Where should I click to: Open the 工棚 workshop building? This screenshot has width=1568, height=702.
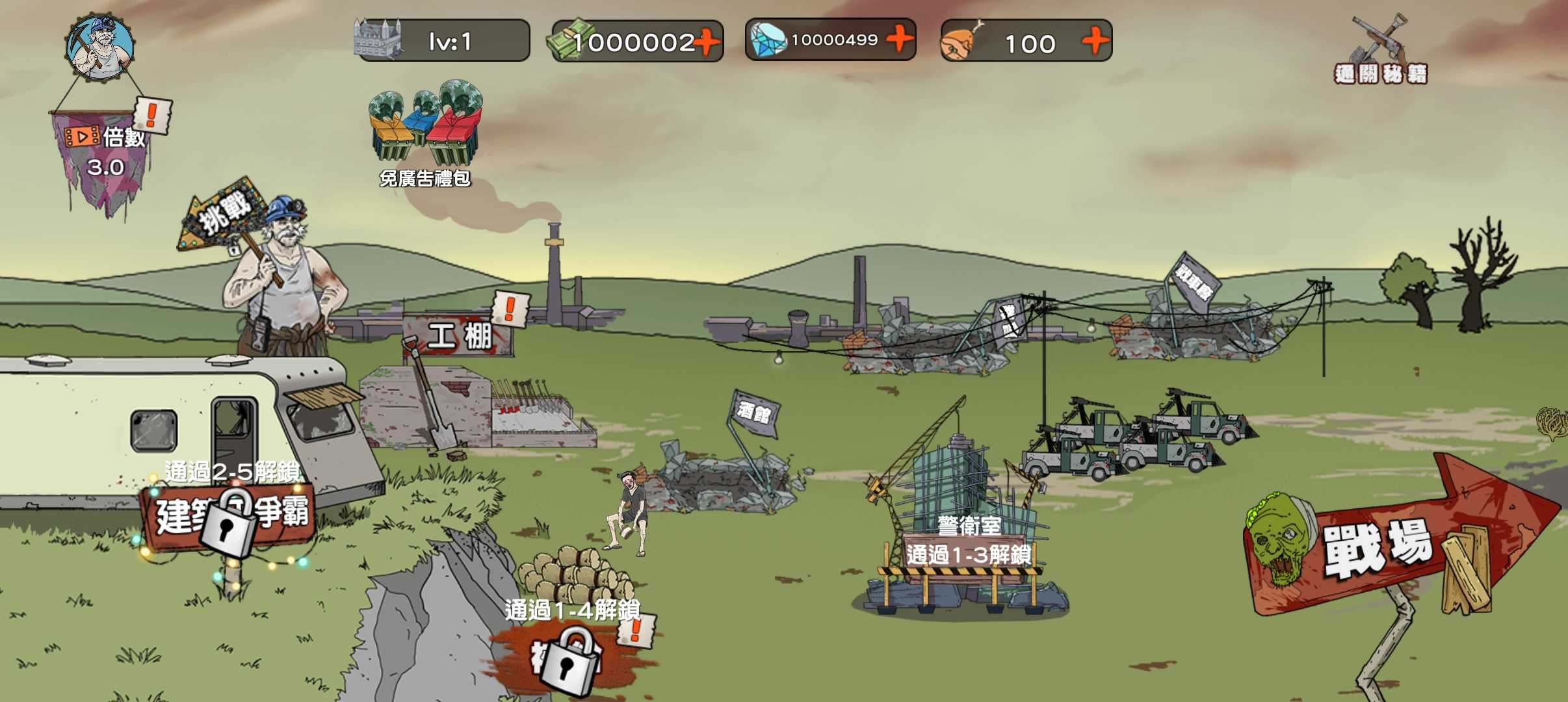point(459,335)
